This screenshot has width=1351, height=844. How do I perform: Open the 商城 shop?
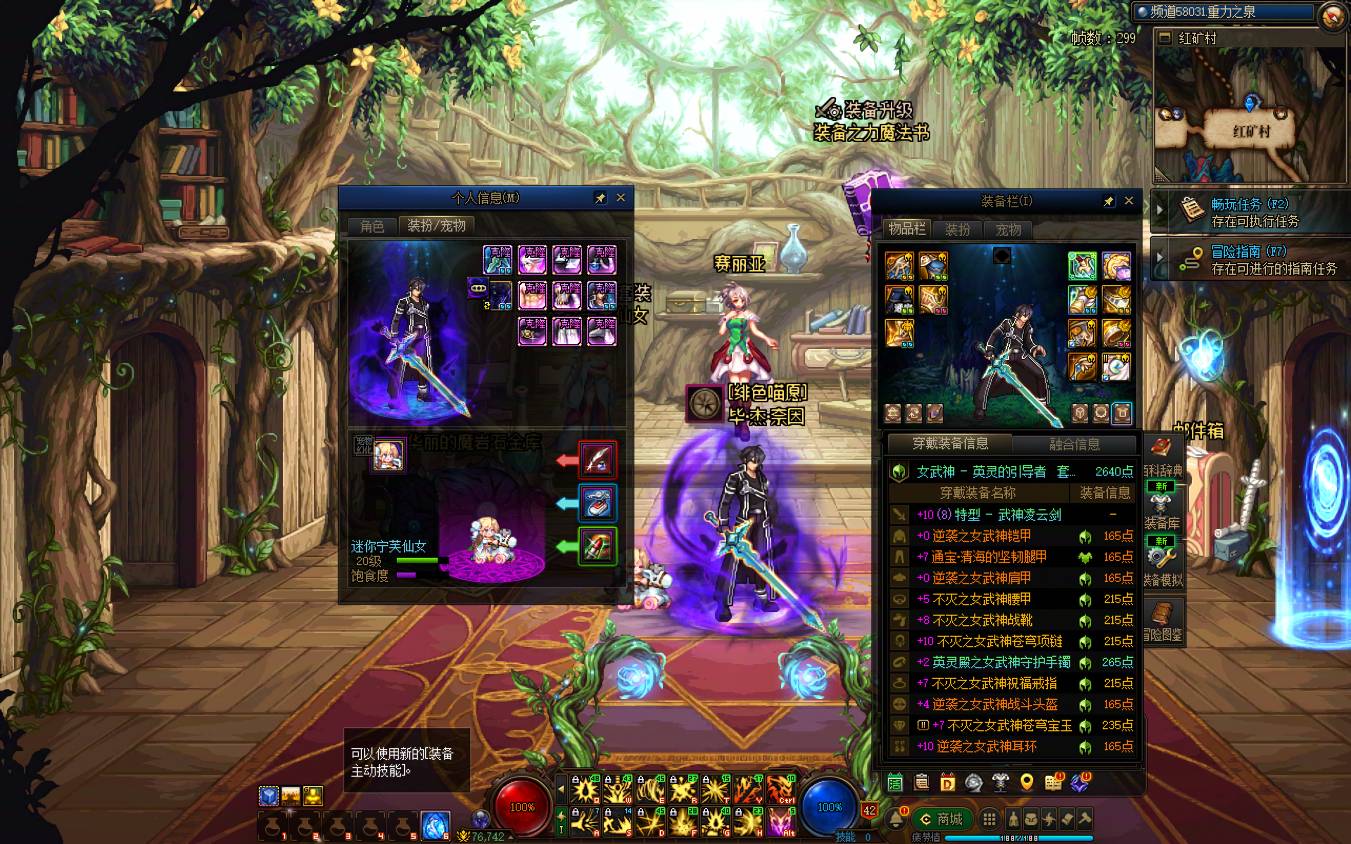pos(942,819)
